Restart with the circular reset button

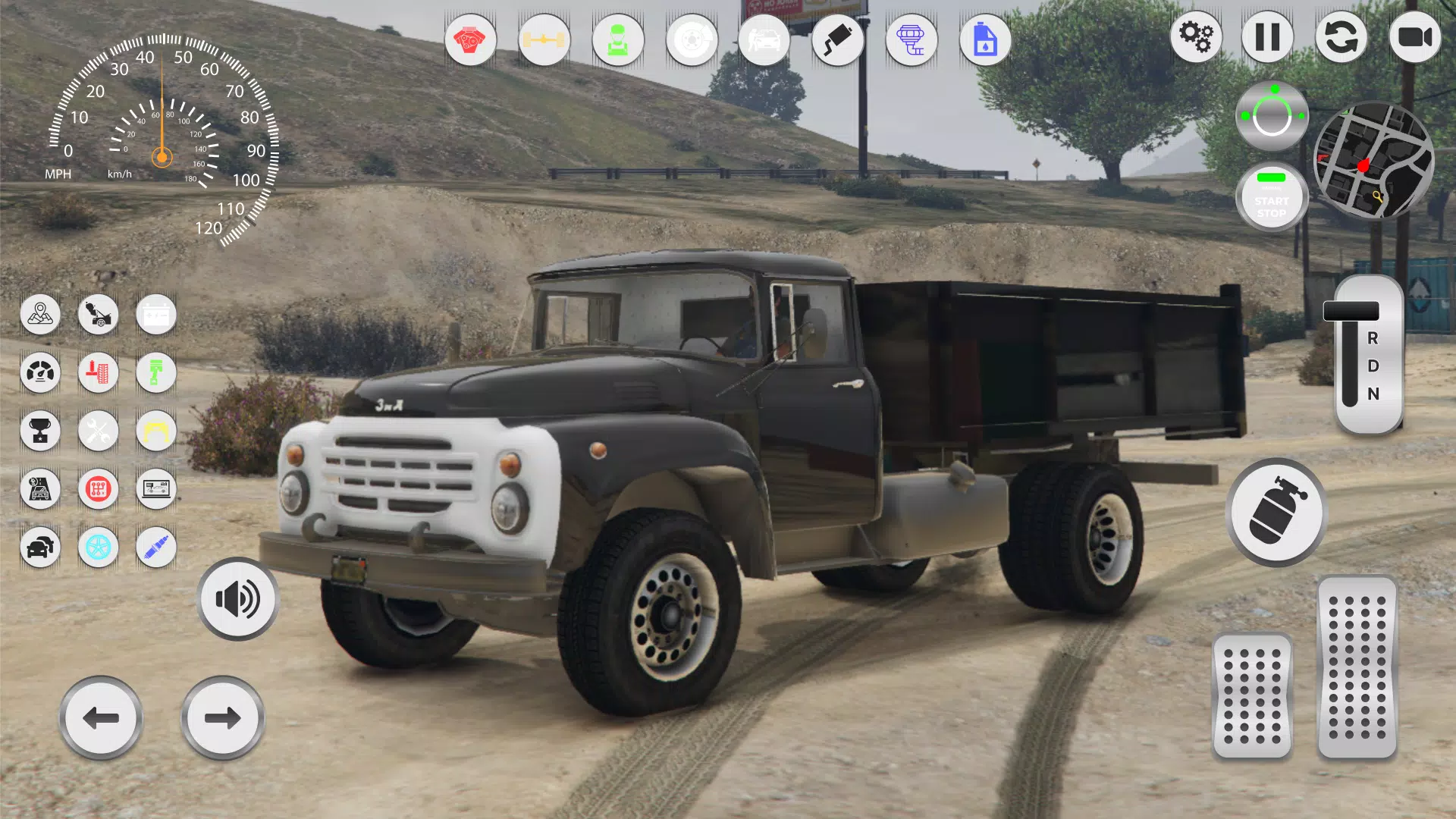(1342, 36)
